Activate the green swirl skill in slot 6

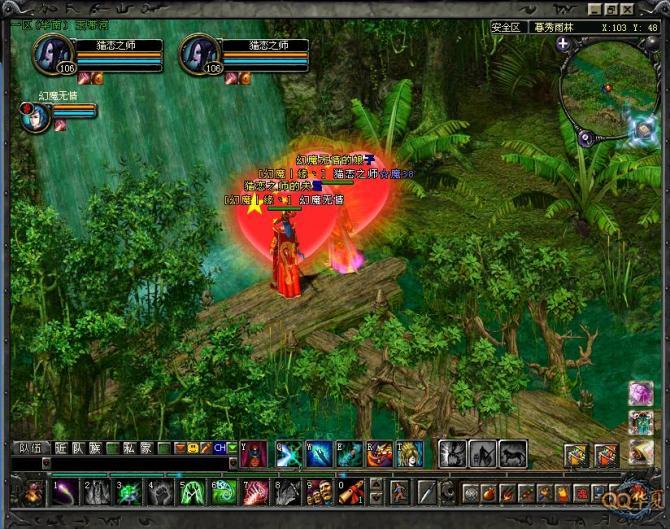click(x=222, y=492)
